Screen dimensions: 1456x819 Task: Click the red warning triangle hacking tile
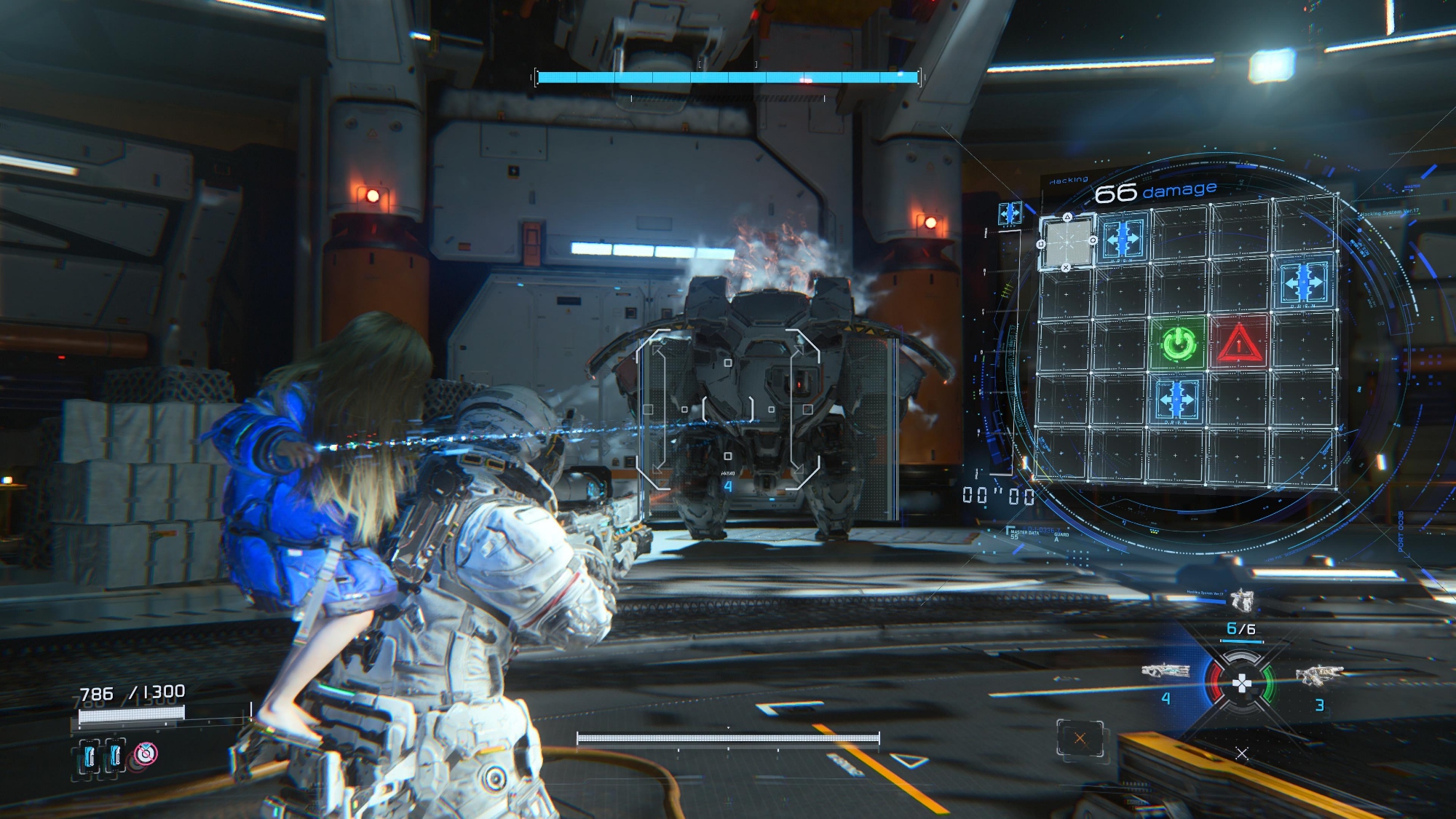coord(1239,342)
